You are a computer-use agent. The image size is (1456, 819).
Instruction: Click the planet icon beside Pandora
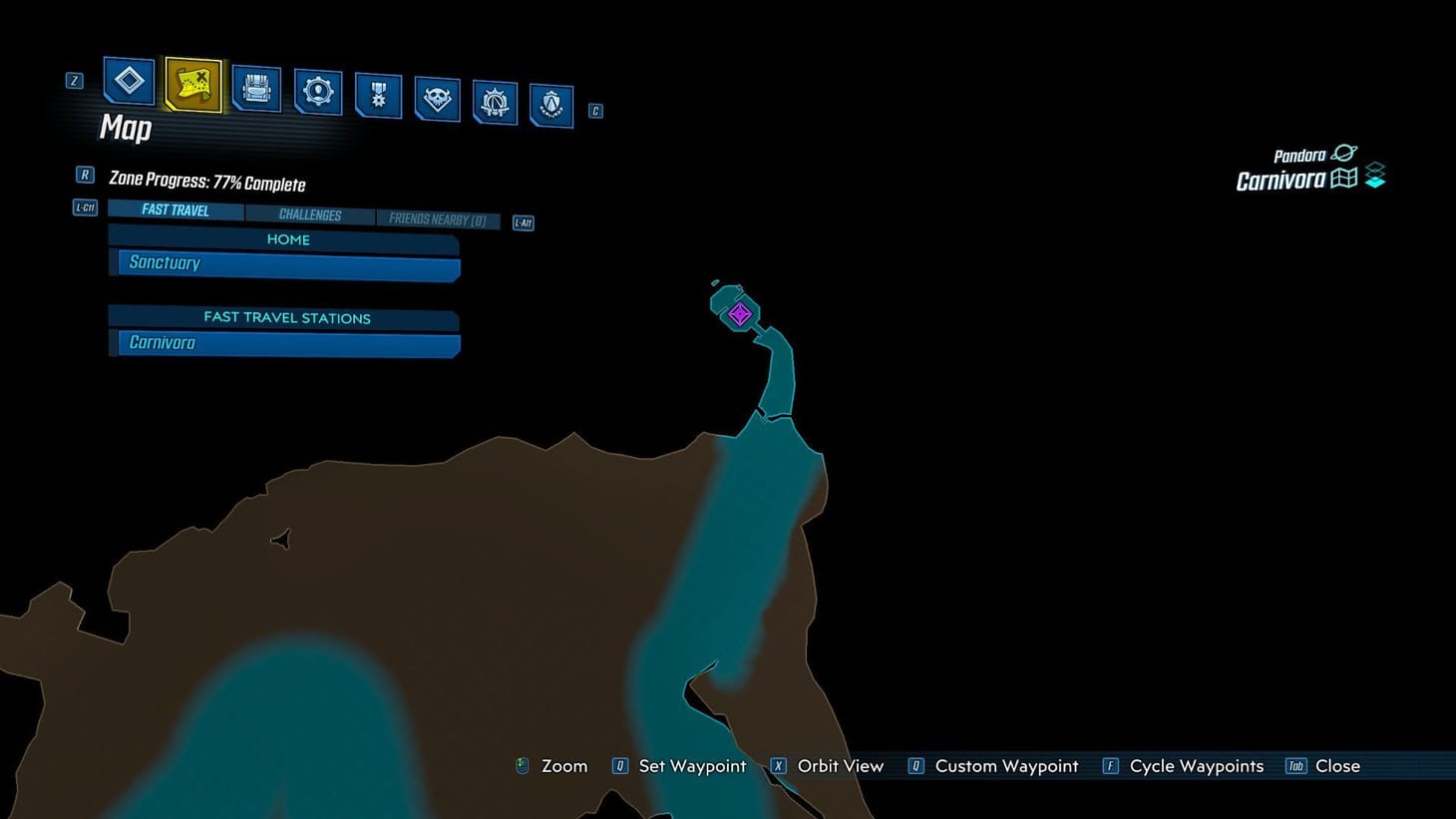click(1344, 153)
